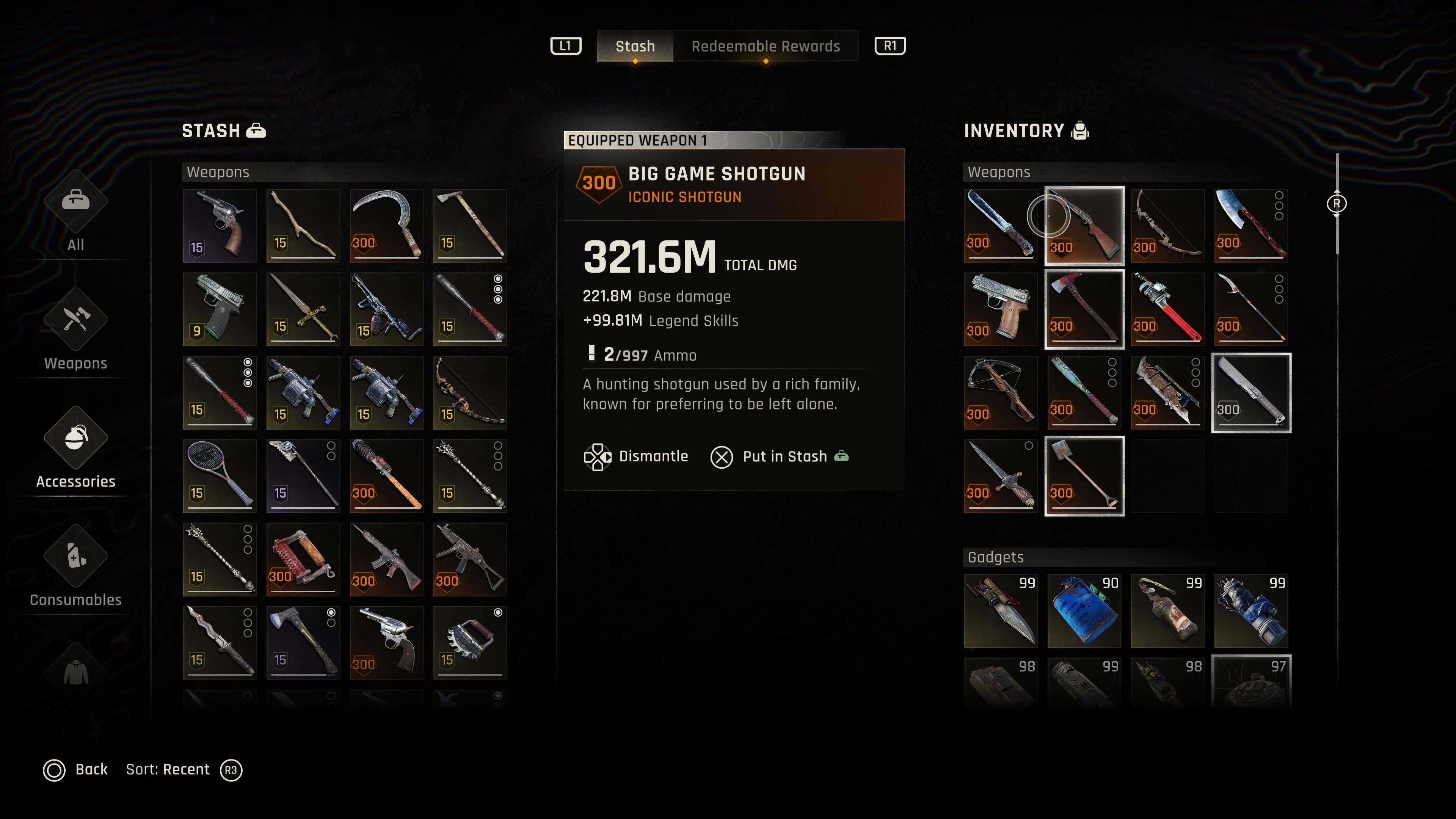The height and width of the screenshot is (819, 1456).
Task: Select the throwing knife gadget
Action: 1001,611
